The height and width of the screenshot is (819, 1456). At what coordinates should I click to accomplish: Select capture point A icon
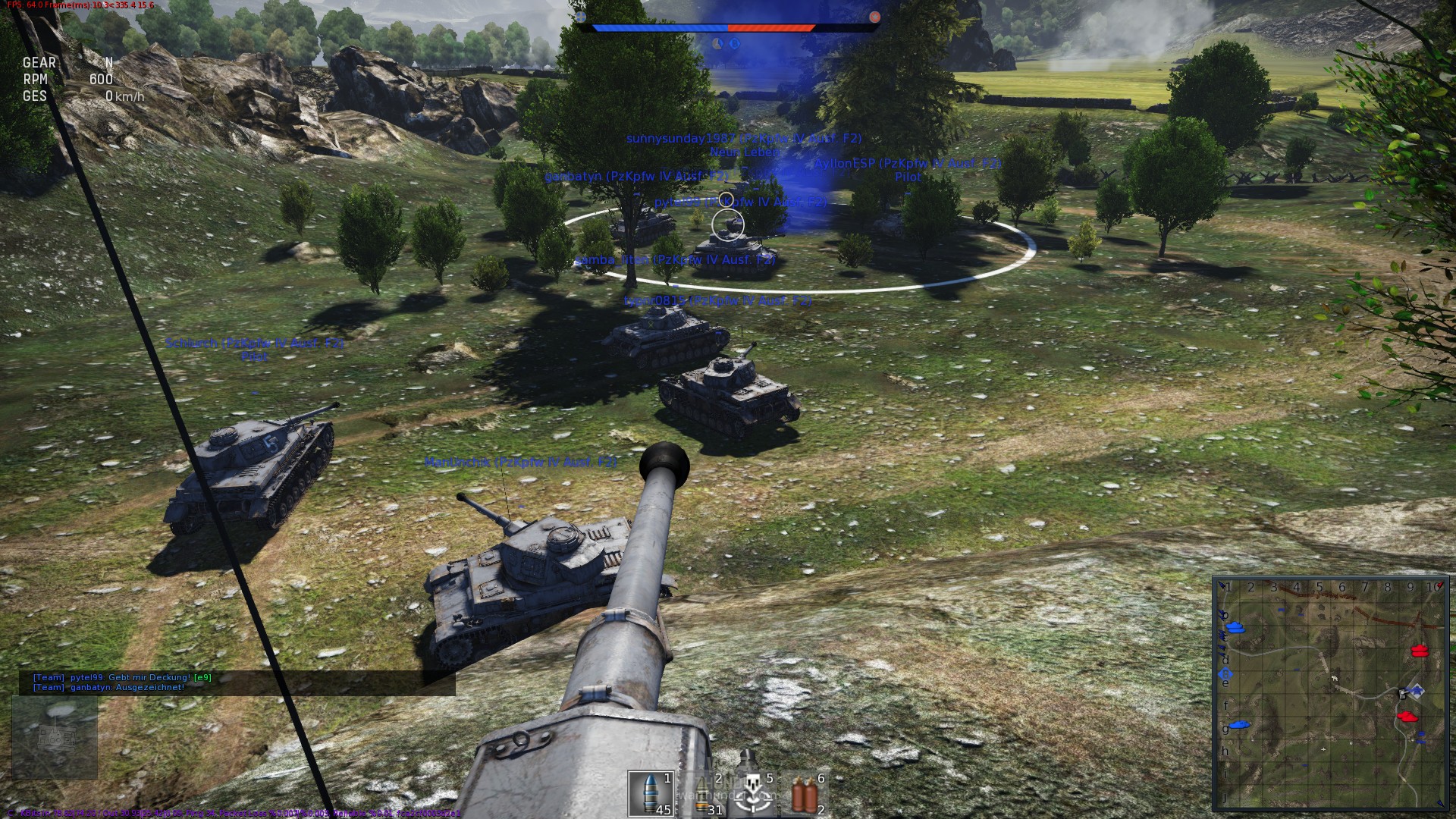pos(718,44)
